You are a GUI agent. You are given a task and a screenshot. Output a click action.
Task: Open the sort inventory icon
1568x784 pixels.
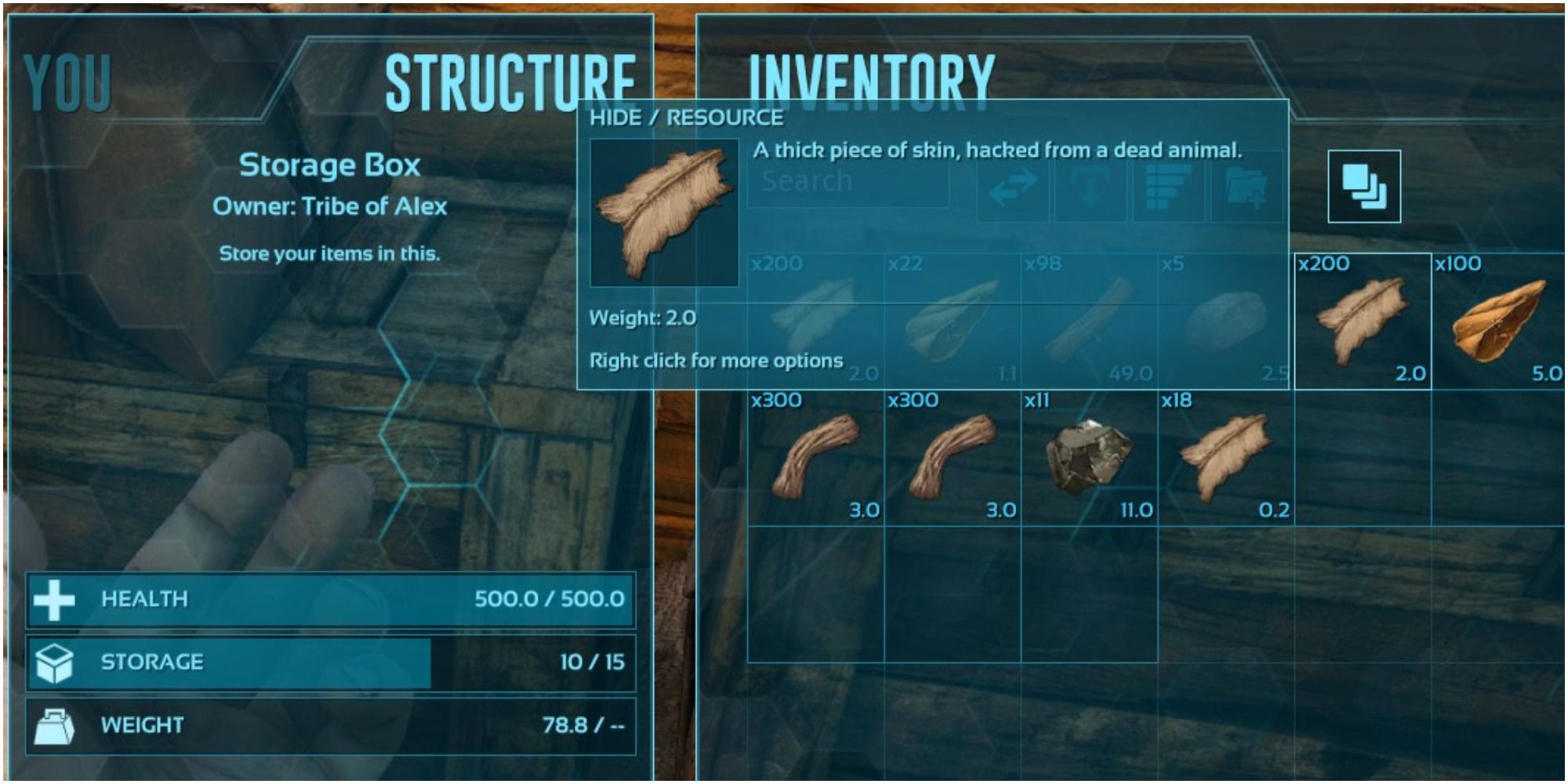1166,188
